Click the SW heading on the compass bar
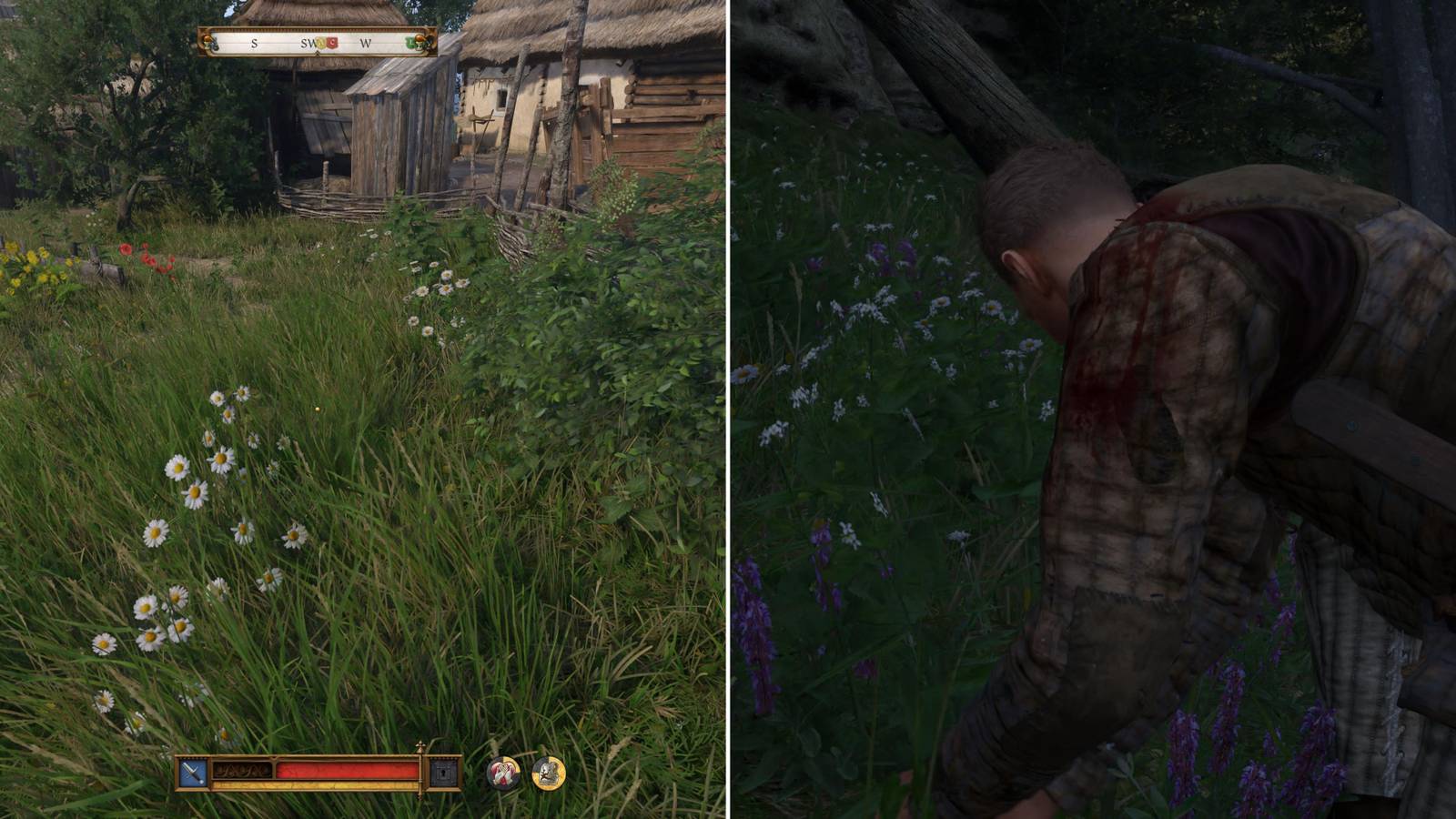 point(307,43)
